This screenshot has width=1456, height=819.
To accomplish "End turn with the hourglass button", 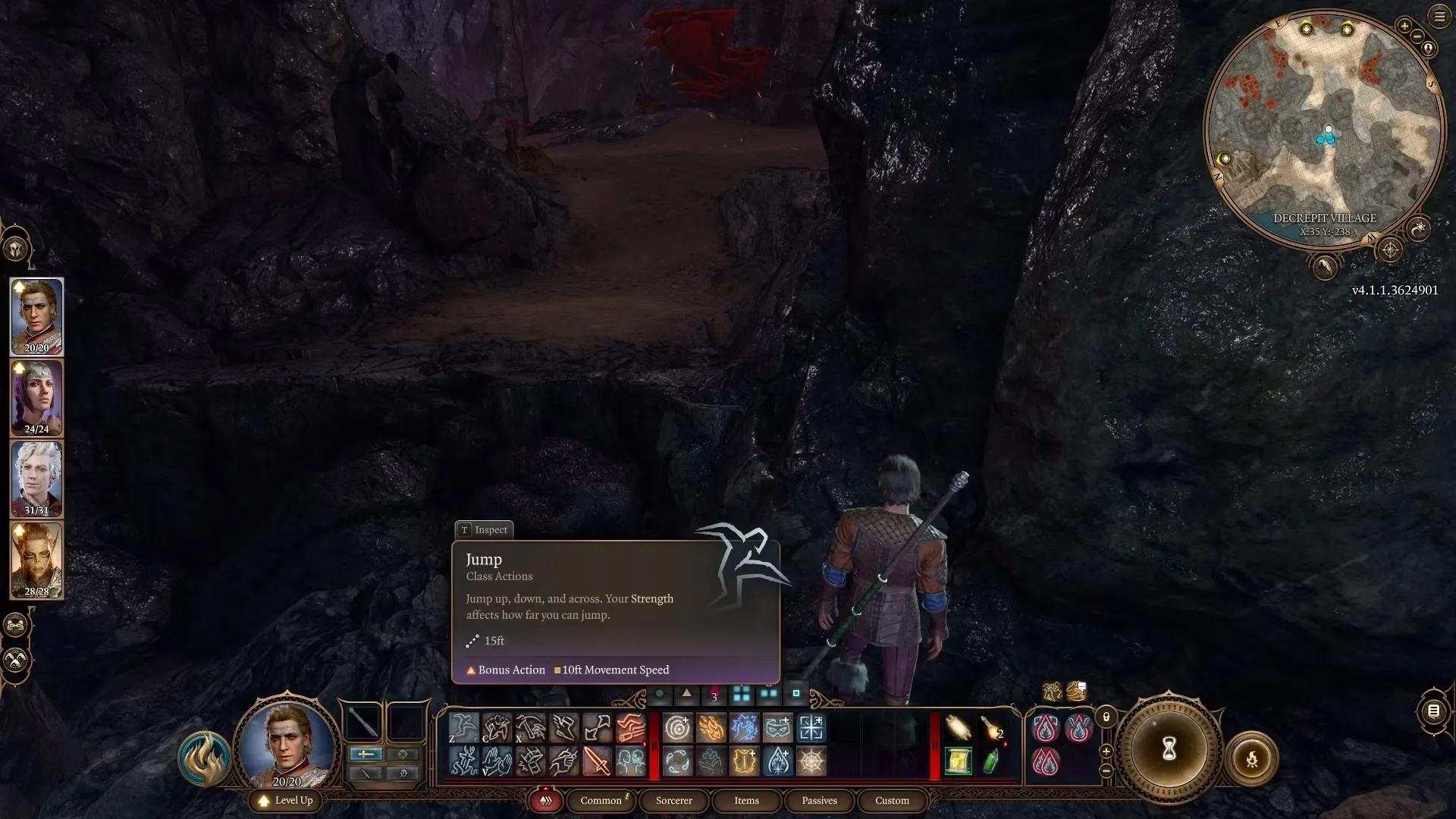I will (1169, 749).
